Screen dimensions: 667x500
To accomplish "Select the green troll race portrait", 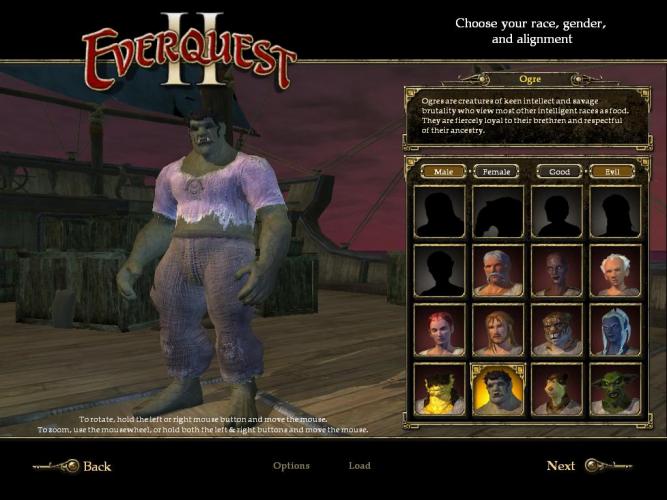I will pos(614,390).
